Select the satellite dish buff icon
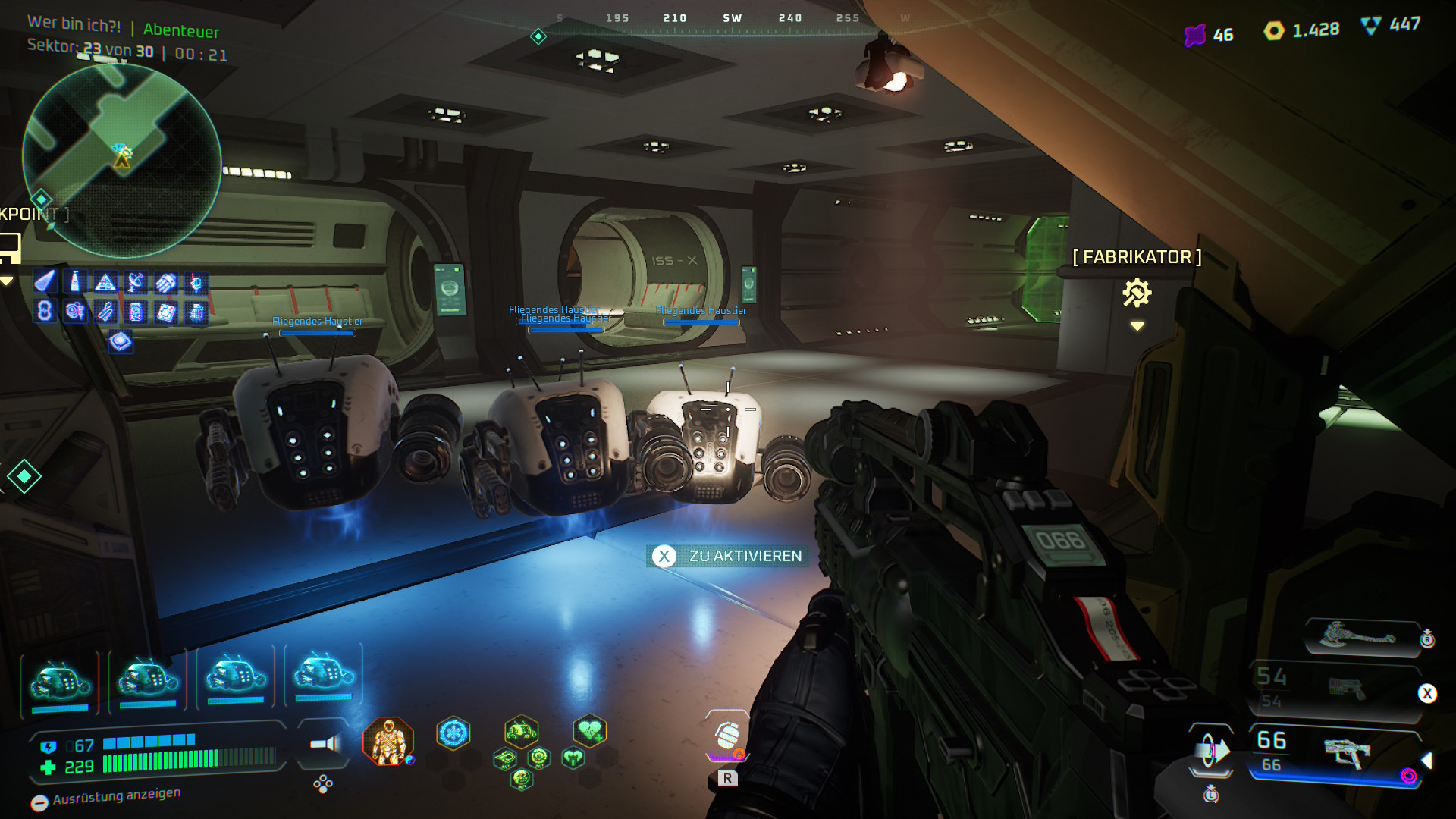The width and height of the screenshot is (1456, 819). point(136,283)
